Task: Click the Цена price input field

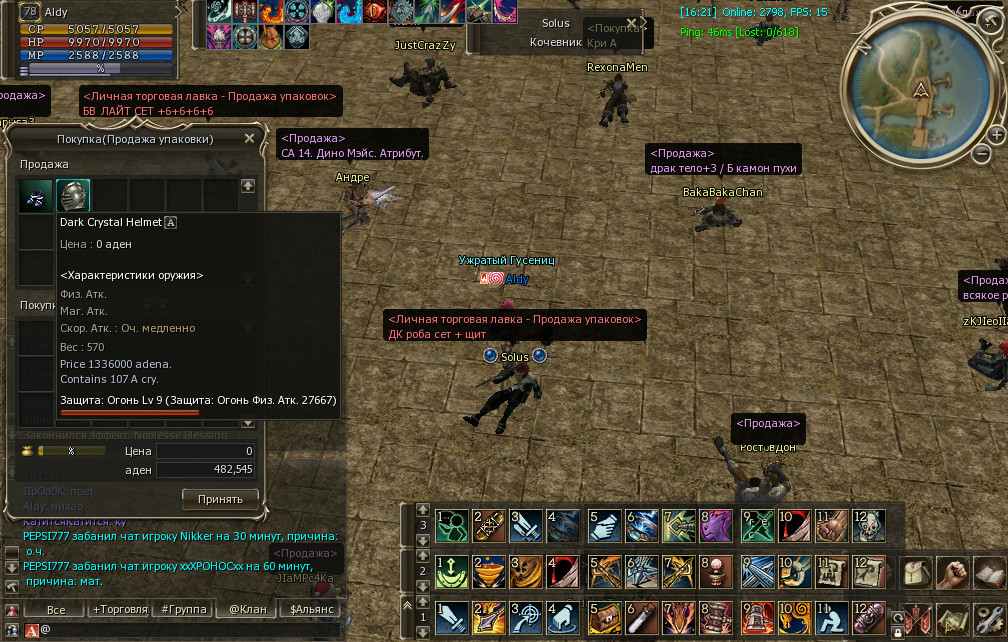Action: click(x=206, y=451)
